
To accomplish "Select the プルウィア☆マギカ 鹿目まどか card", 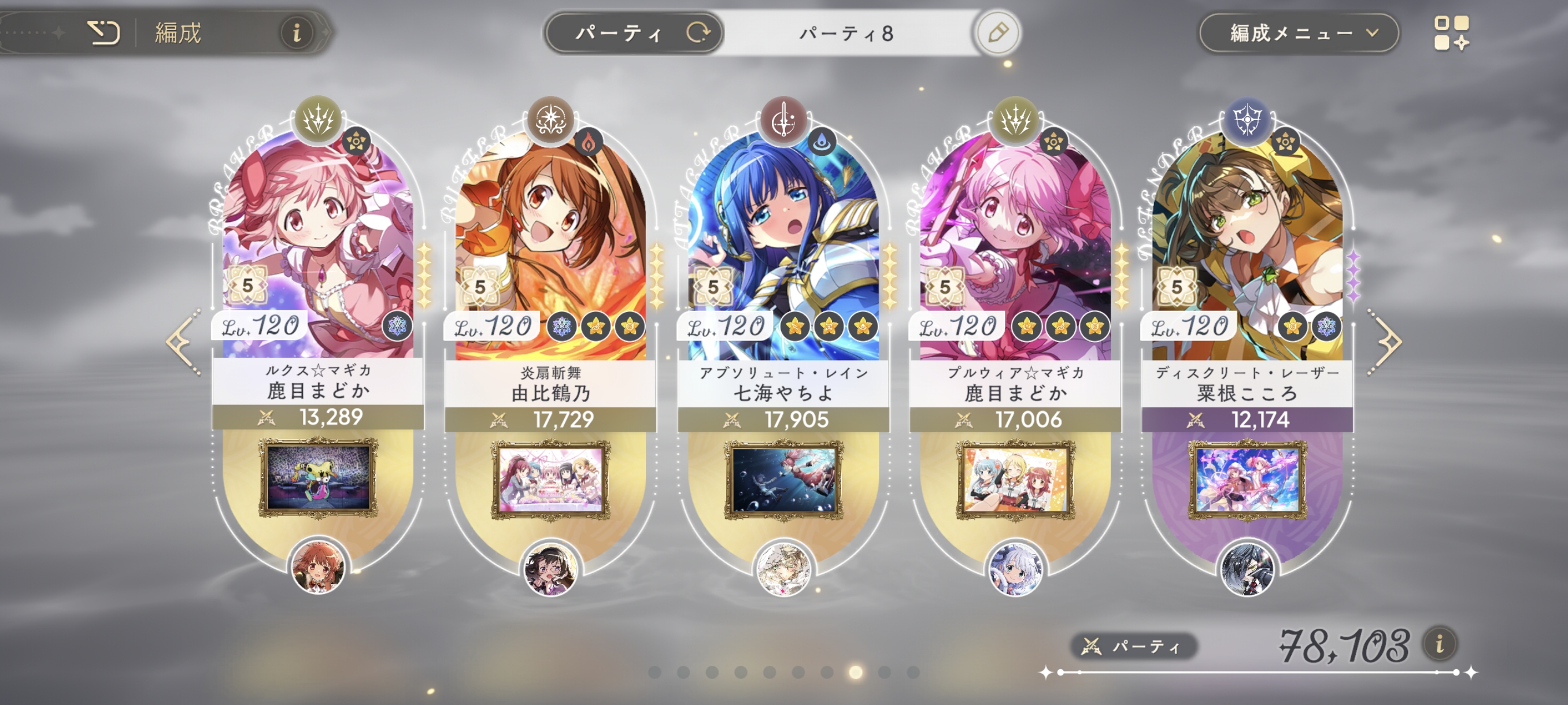I will pyautogui.click(x=1015, y=243).
